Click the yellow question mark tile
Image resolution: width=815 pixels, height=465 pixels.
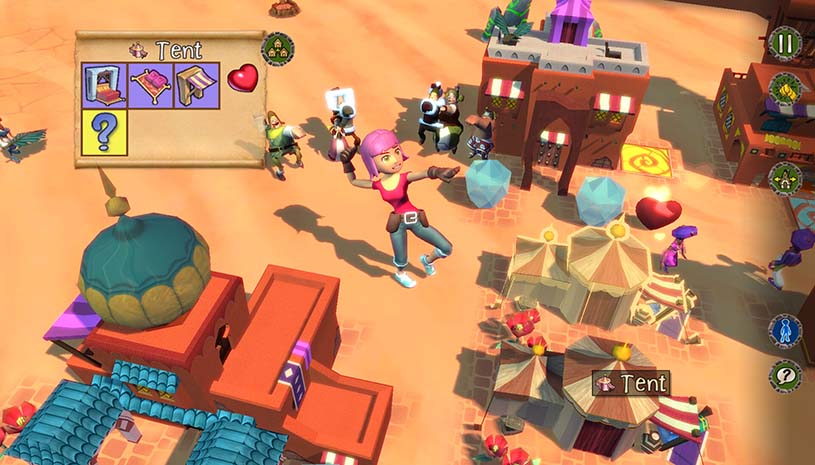point(103,133)
